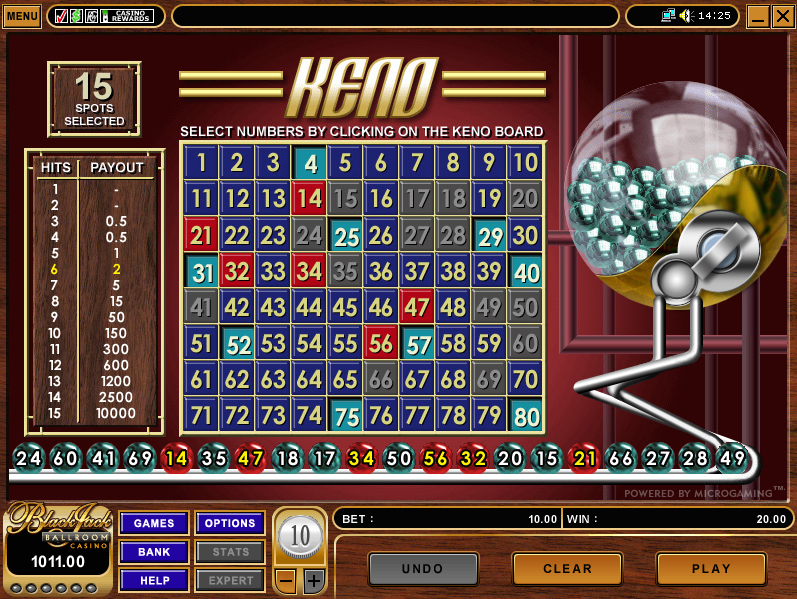The image size is (797, 599).
Task: Select number 1 on the keno board
Action: click(x=201, y=162)
